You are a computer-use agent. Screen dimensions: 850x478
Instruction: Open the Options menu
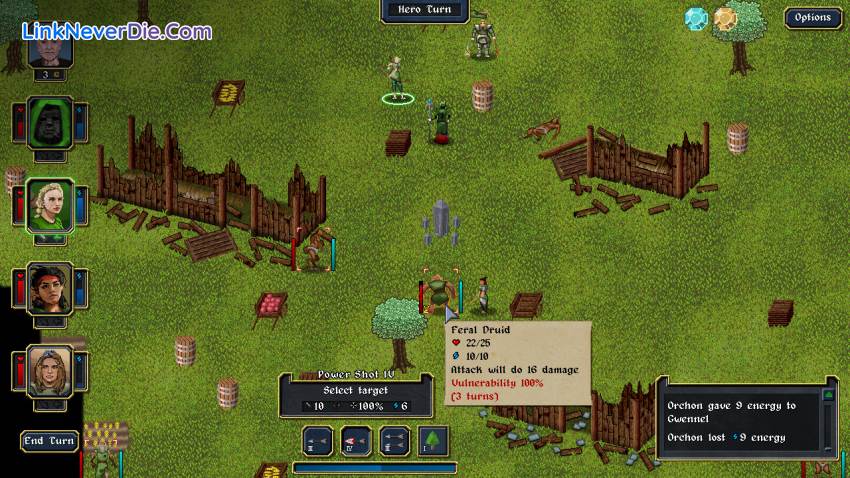(812, 17)
